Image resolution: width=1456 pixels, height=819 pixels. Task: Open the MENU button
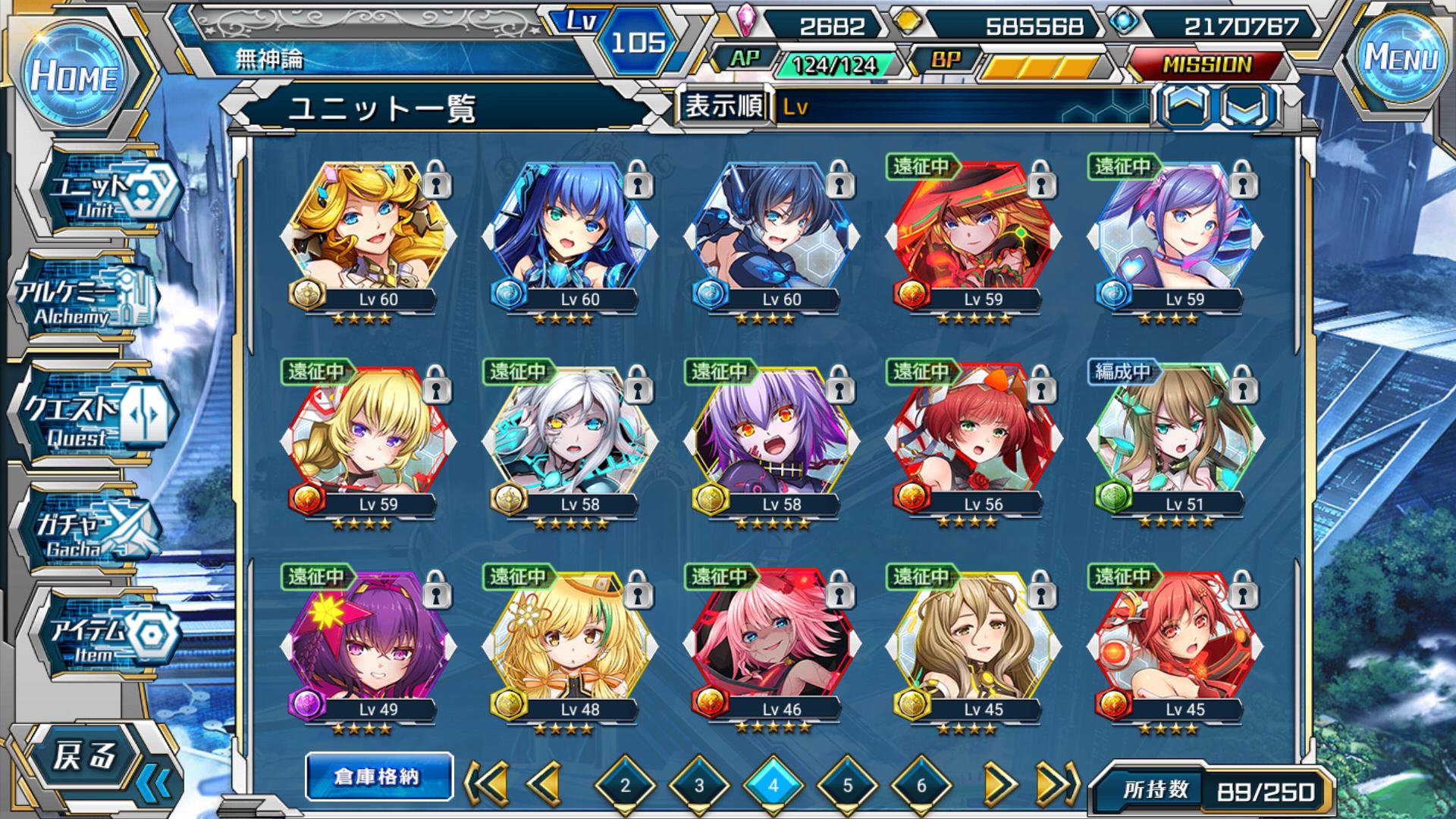pyautogui.click(x=1401, y=58)
